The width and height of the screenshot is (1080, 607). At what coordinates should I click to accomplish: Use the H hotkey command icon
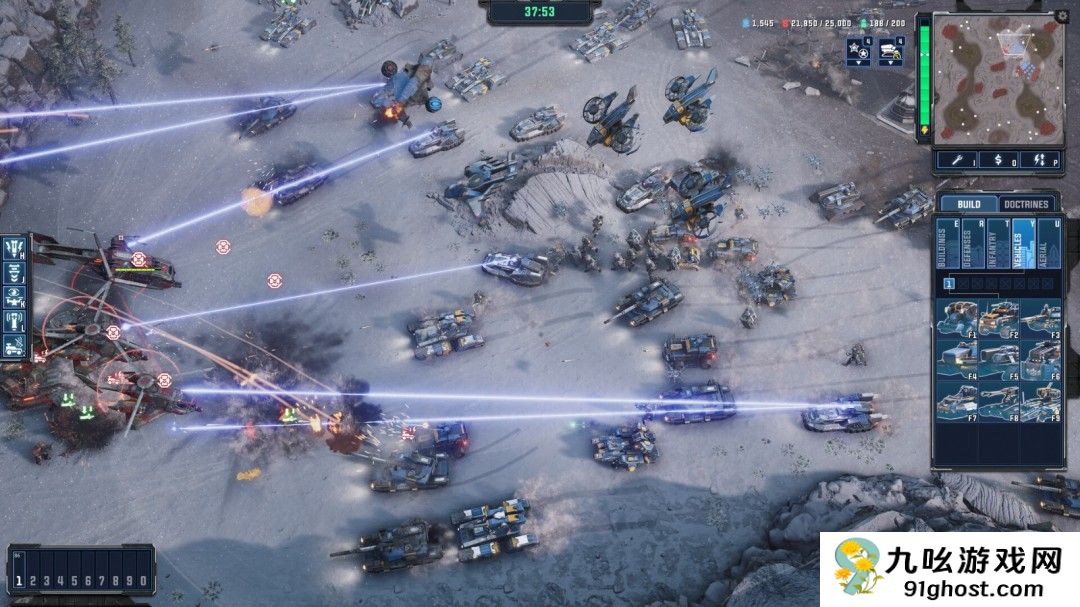pos(15,245)
